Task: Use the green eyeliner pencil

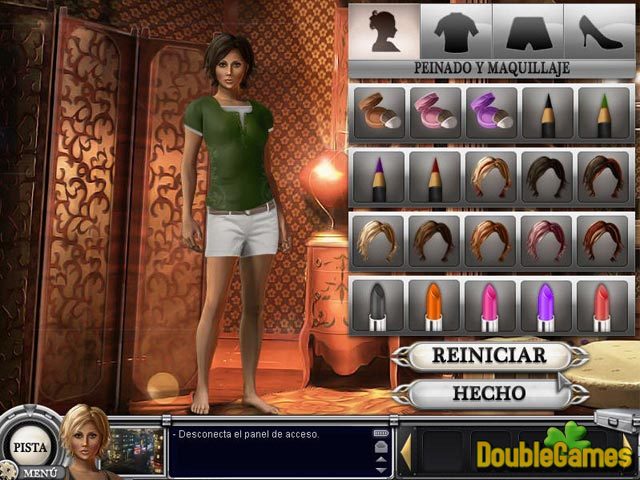Action: [603, 113]
